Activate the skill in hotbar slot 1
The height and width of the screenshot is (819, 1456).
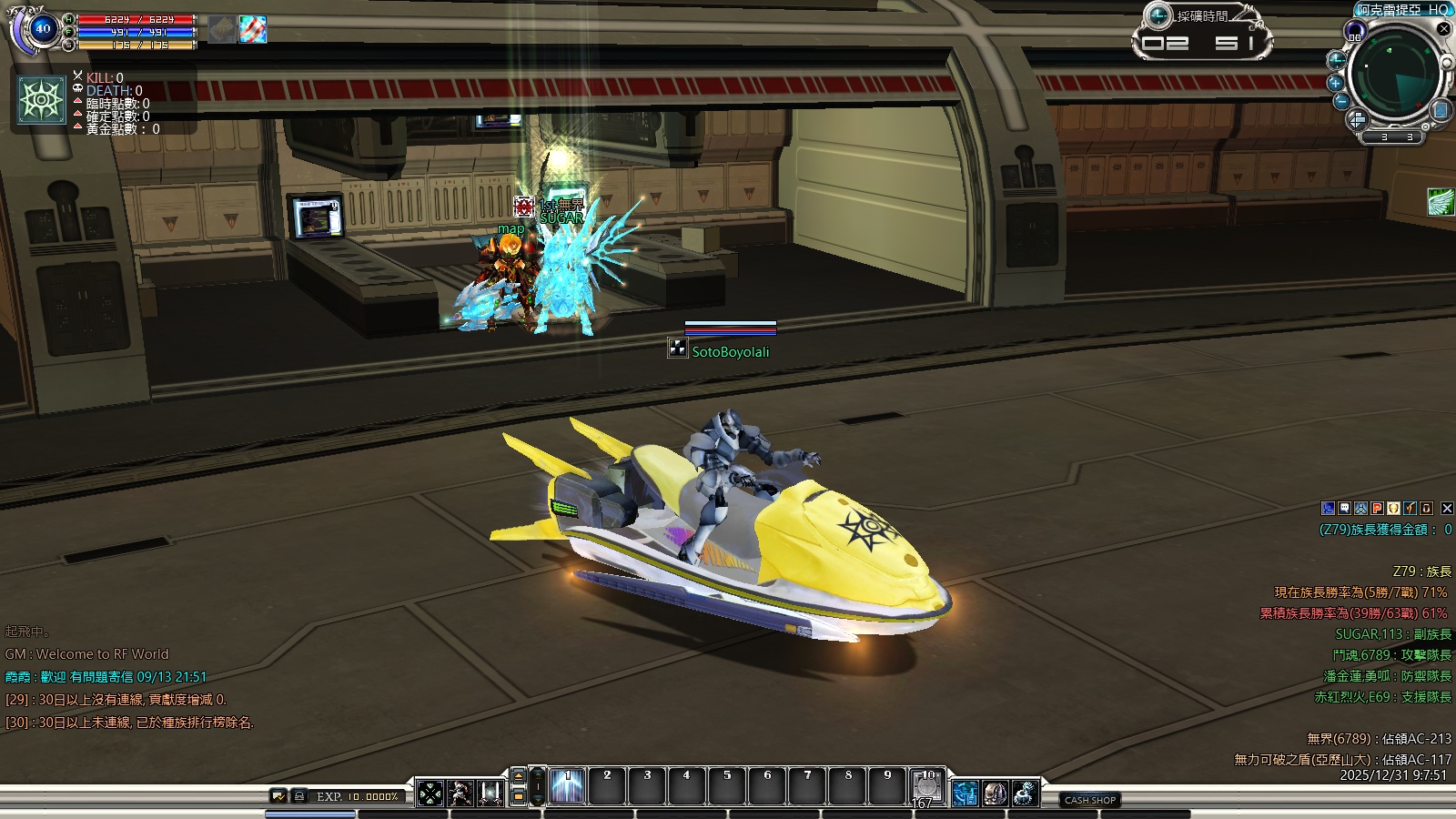pos(567,785)
